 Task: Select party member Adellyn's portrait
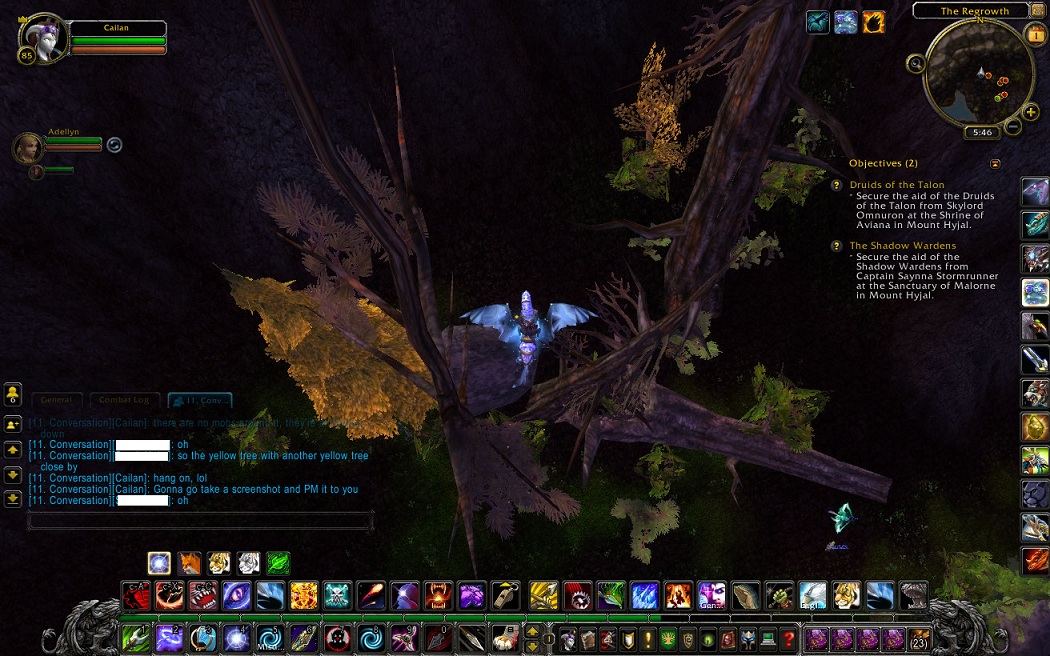pos(27,148)
